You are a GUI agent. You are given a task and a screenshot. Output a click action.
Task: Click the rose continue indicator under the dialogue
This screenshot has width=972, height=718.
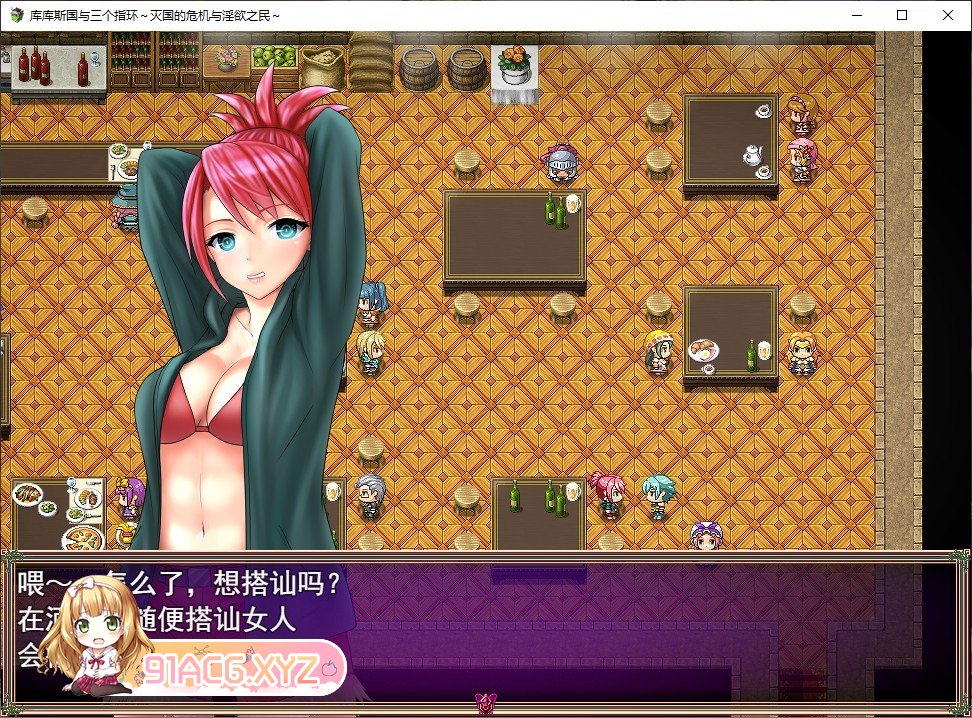point(486,702)
